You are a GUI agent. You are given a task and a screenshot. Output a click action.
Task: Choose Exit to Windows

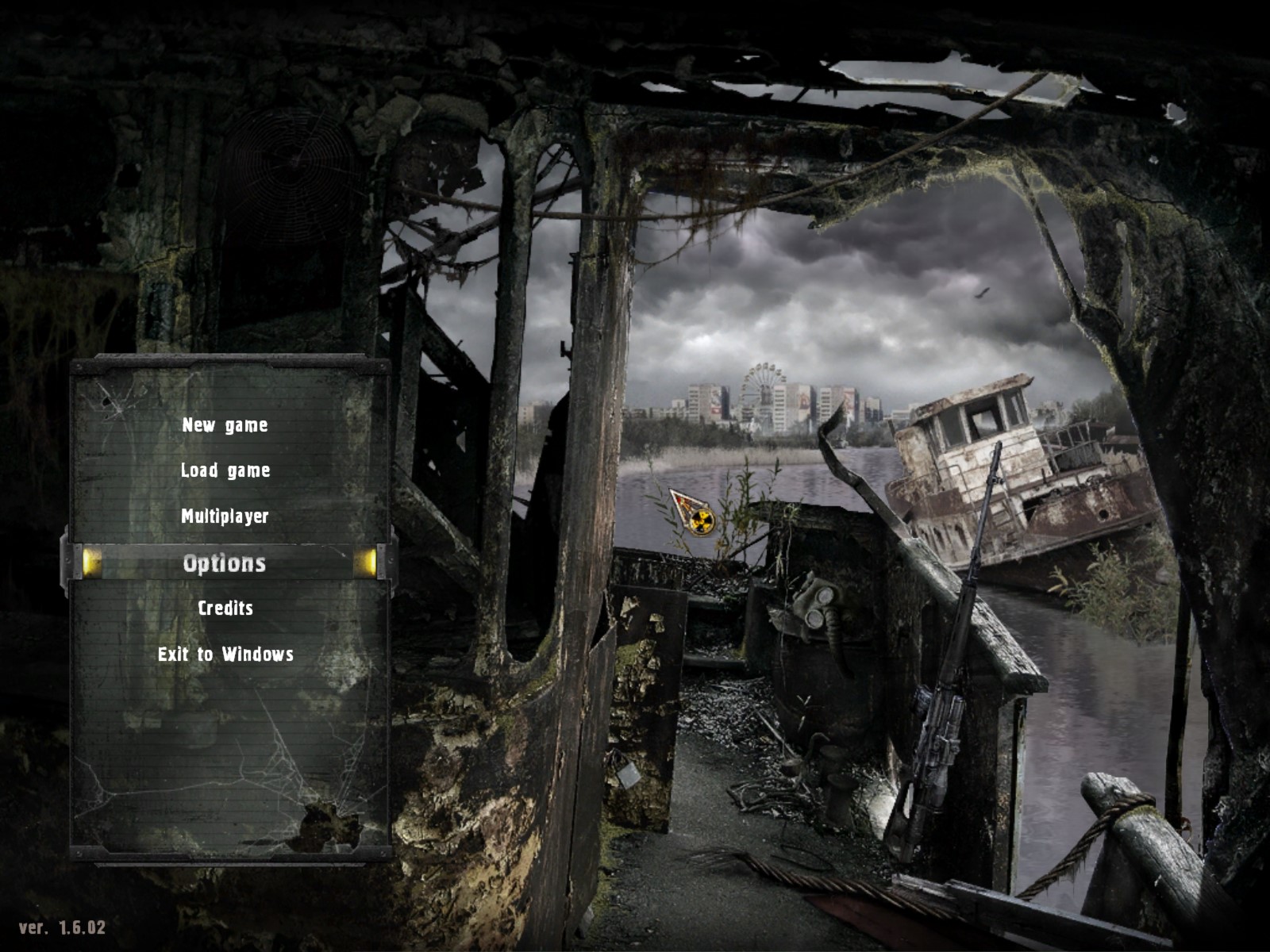point(225,654)
